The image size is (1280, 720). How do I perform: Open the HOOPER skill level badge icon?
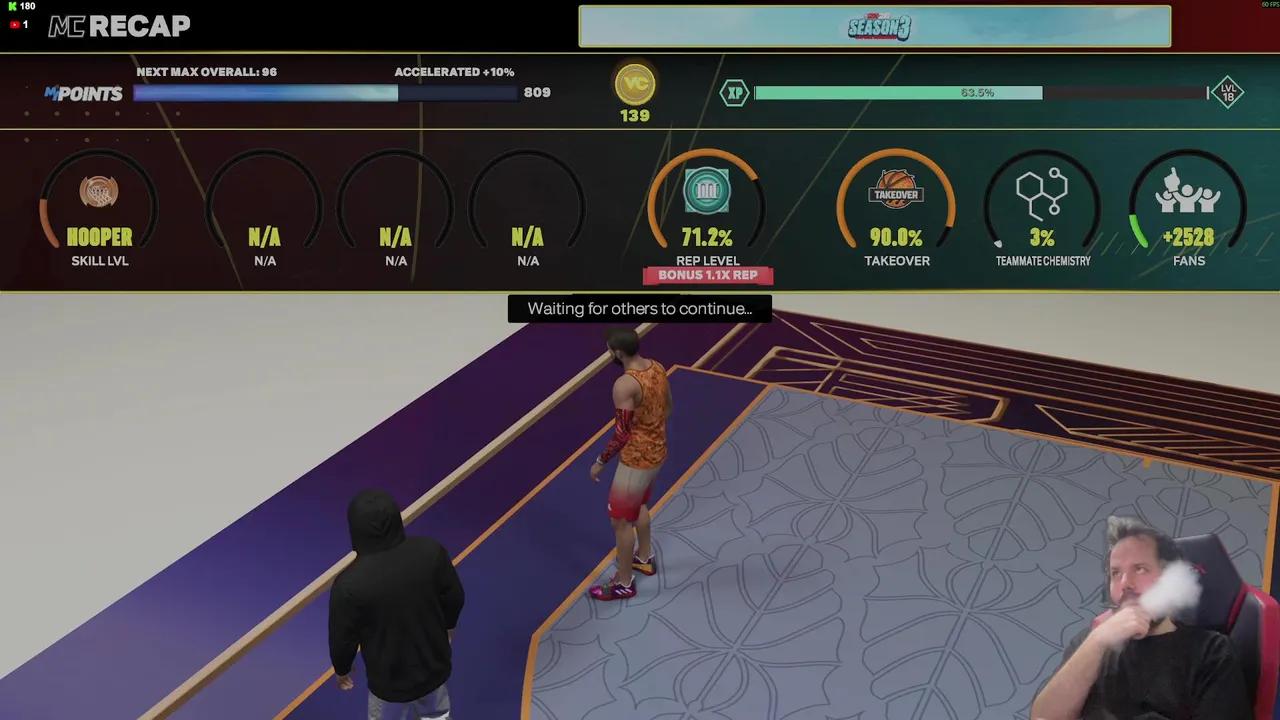(x=99, y=192)
